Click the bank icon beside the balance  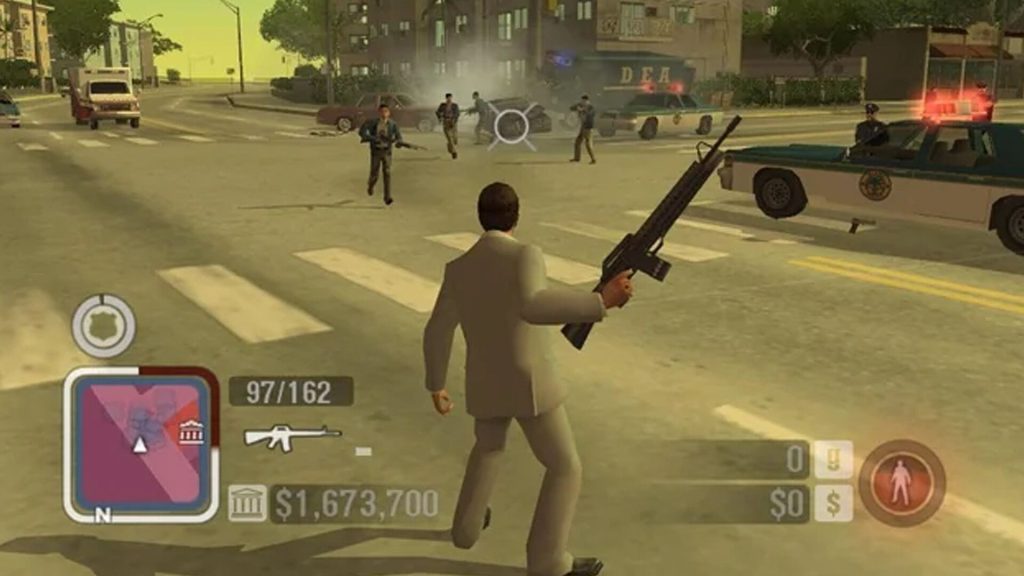pos(247,503)
